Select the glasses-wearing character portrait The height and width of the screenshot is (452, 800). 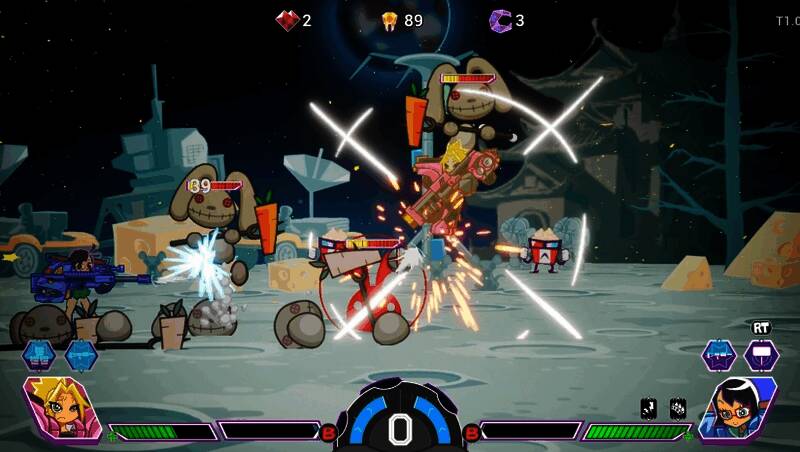click(738, 408)
